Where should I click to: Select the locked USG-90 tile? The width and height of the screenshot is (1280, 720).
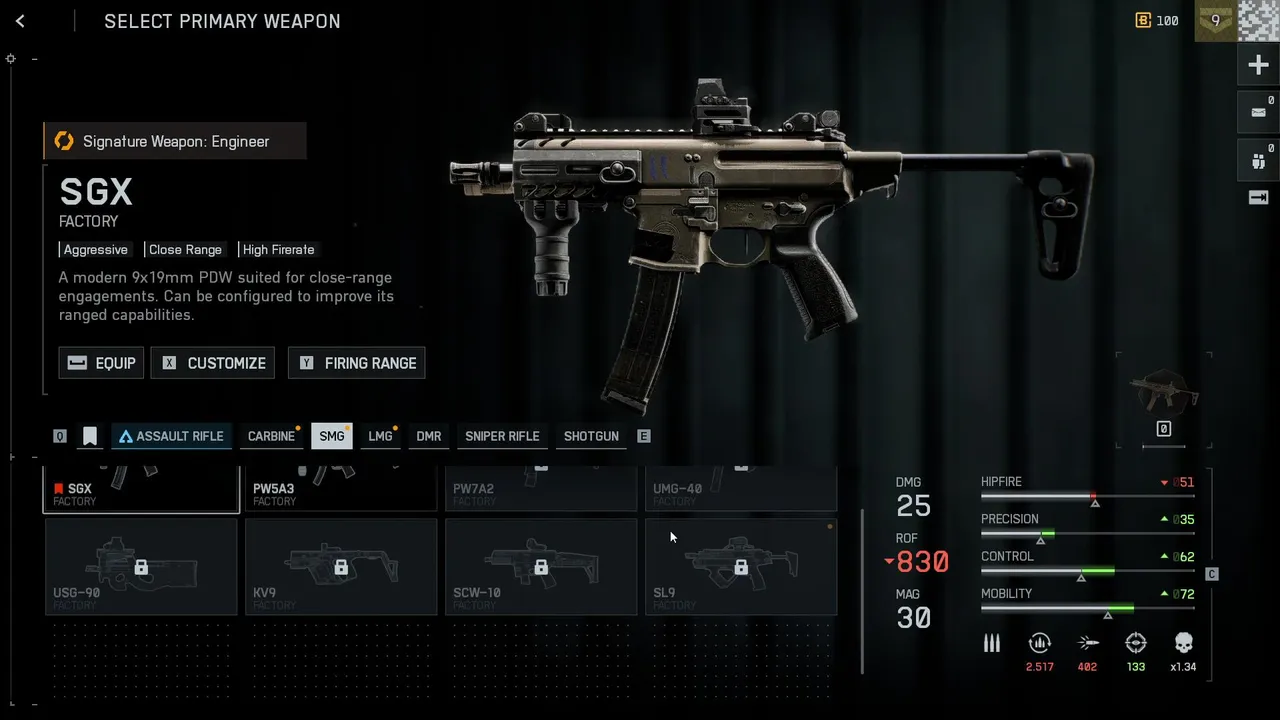point(141,566)
